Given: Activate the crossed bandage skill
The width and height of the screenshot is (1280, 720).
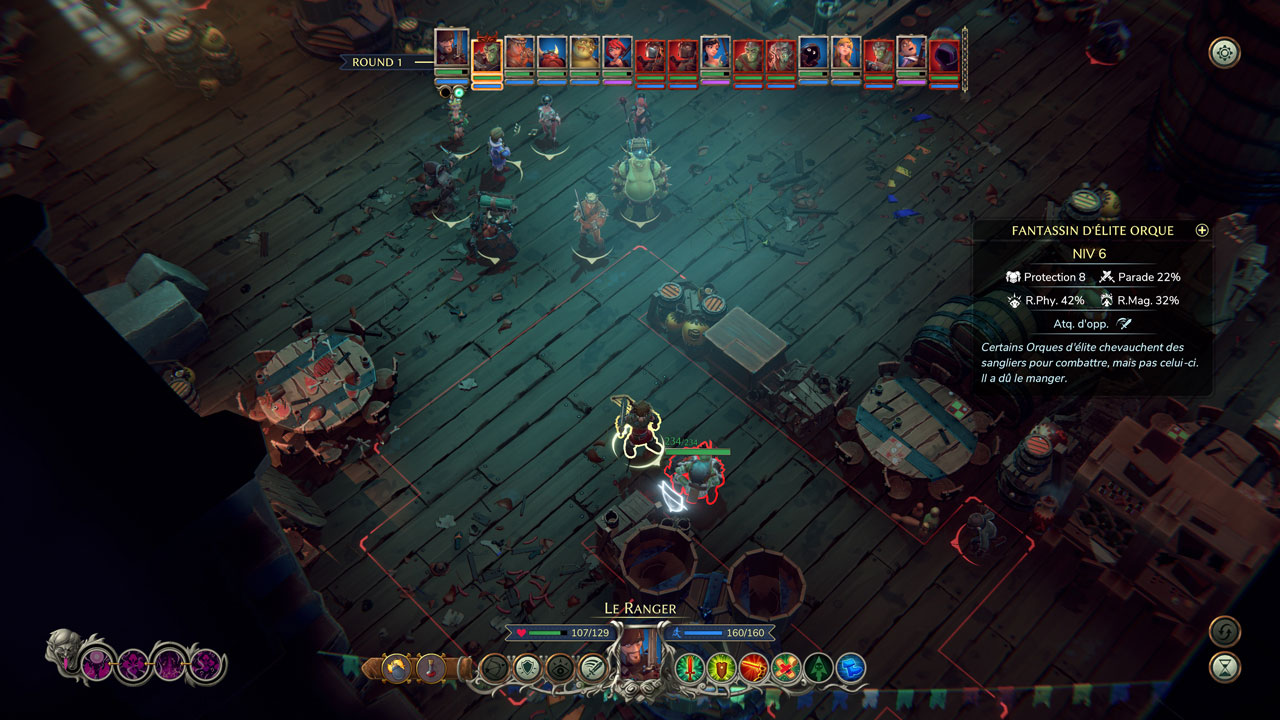Looking at the screenshot, I should 786,667.
